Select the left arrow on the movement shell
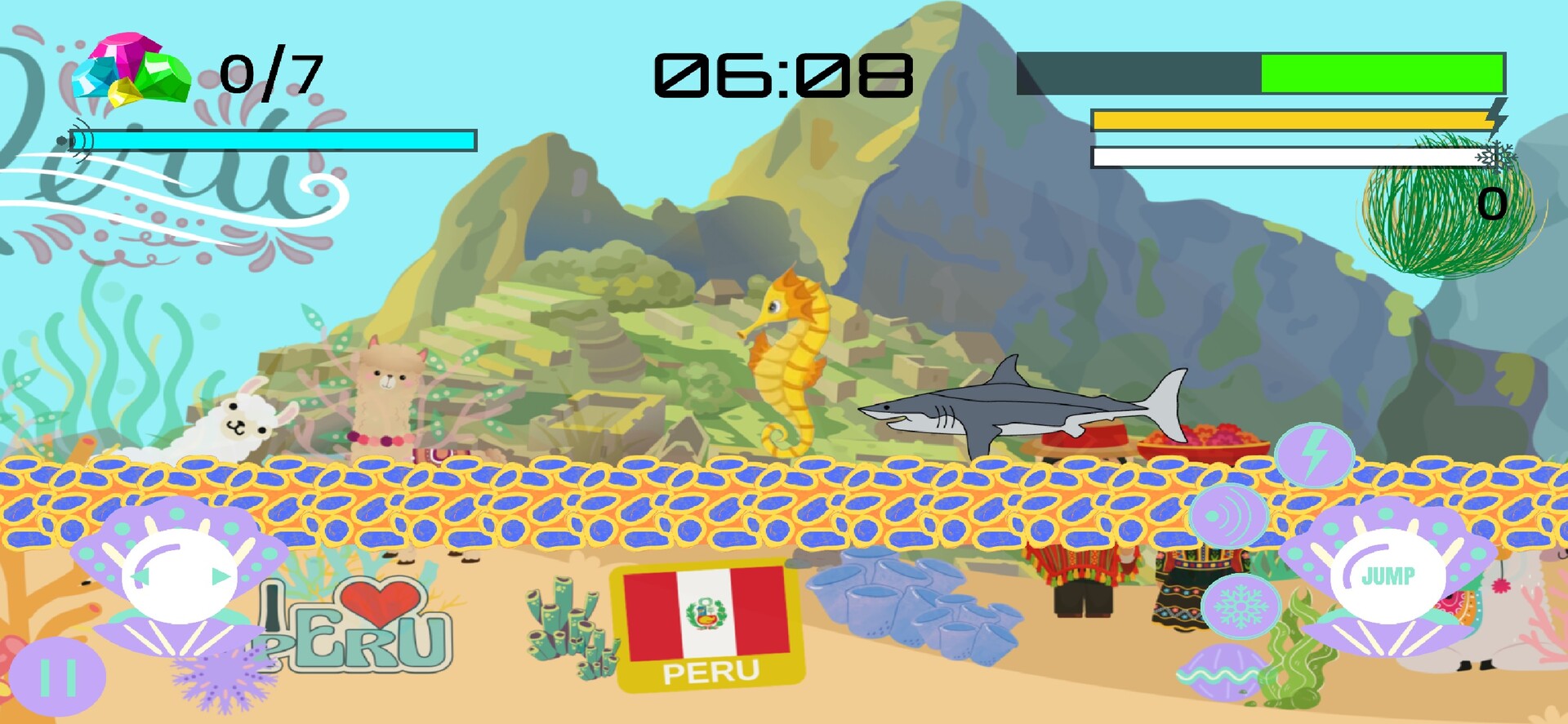Viewport: 1568px width, 724px height. click(140, 577)
